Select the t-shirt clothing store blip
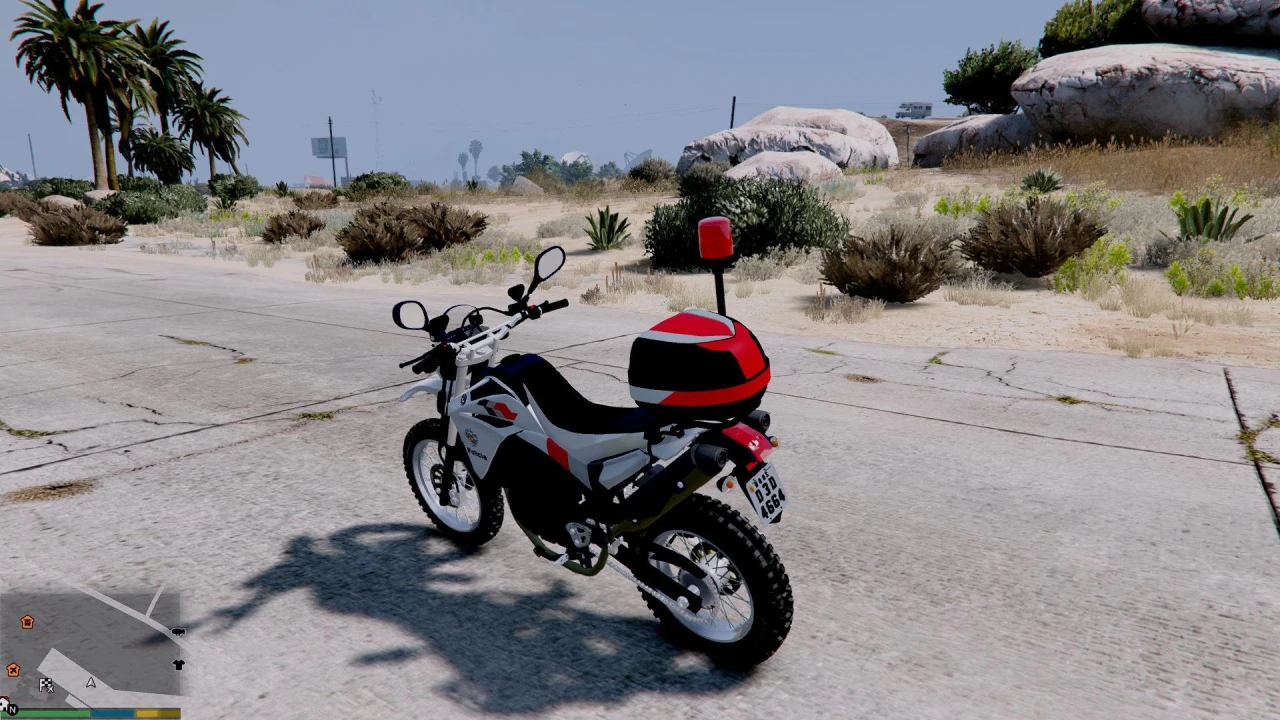 179,664
